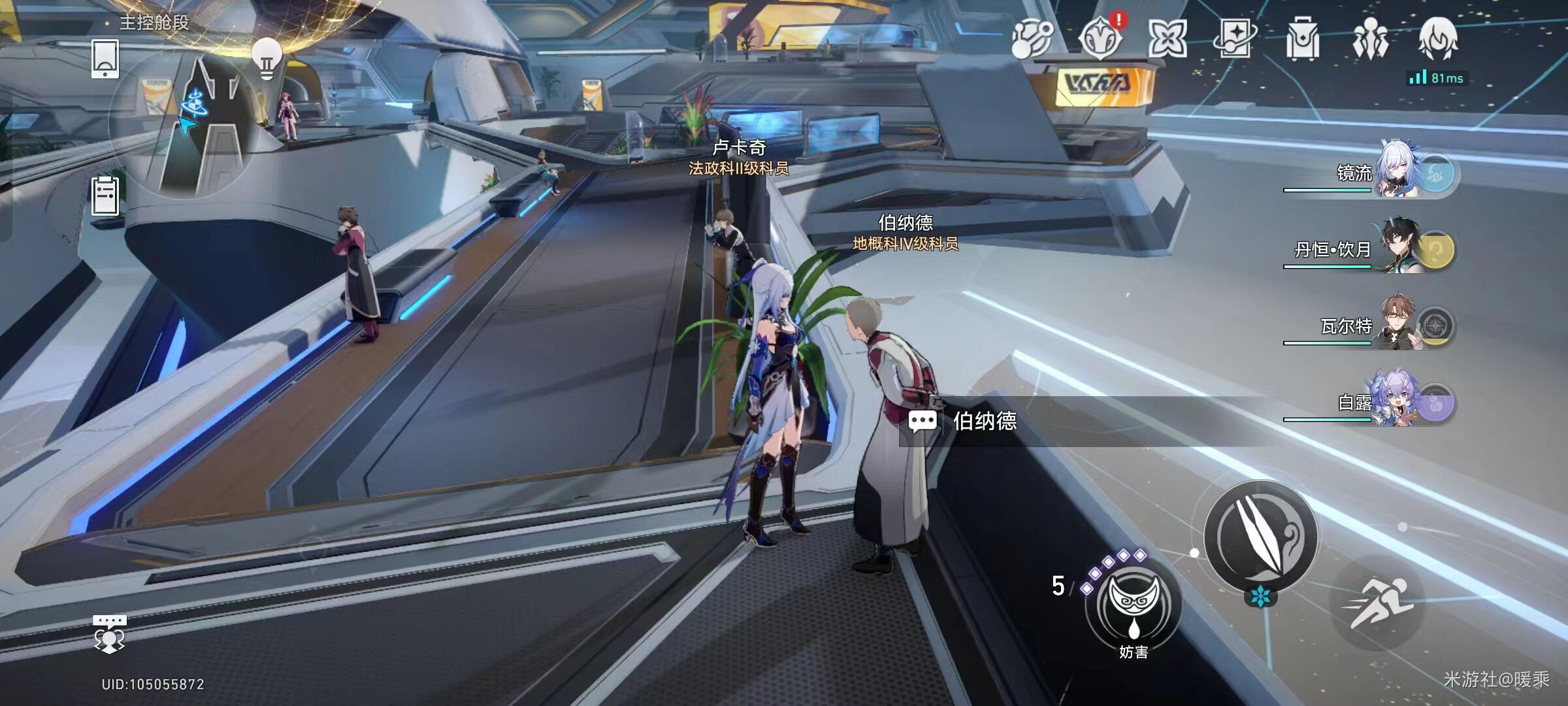Open the mission clipboard tracker

click(x=105, y=195)
